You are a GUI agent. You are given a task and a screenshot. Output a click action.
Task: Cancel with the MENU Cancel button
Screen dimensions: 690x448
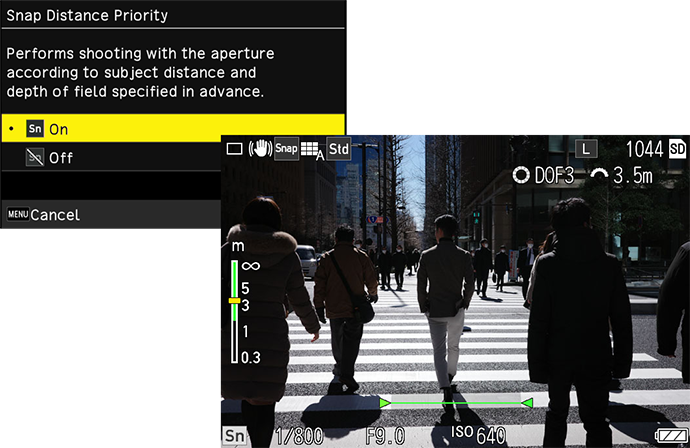(45, 214)
